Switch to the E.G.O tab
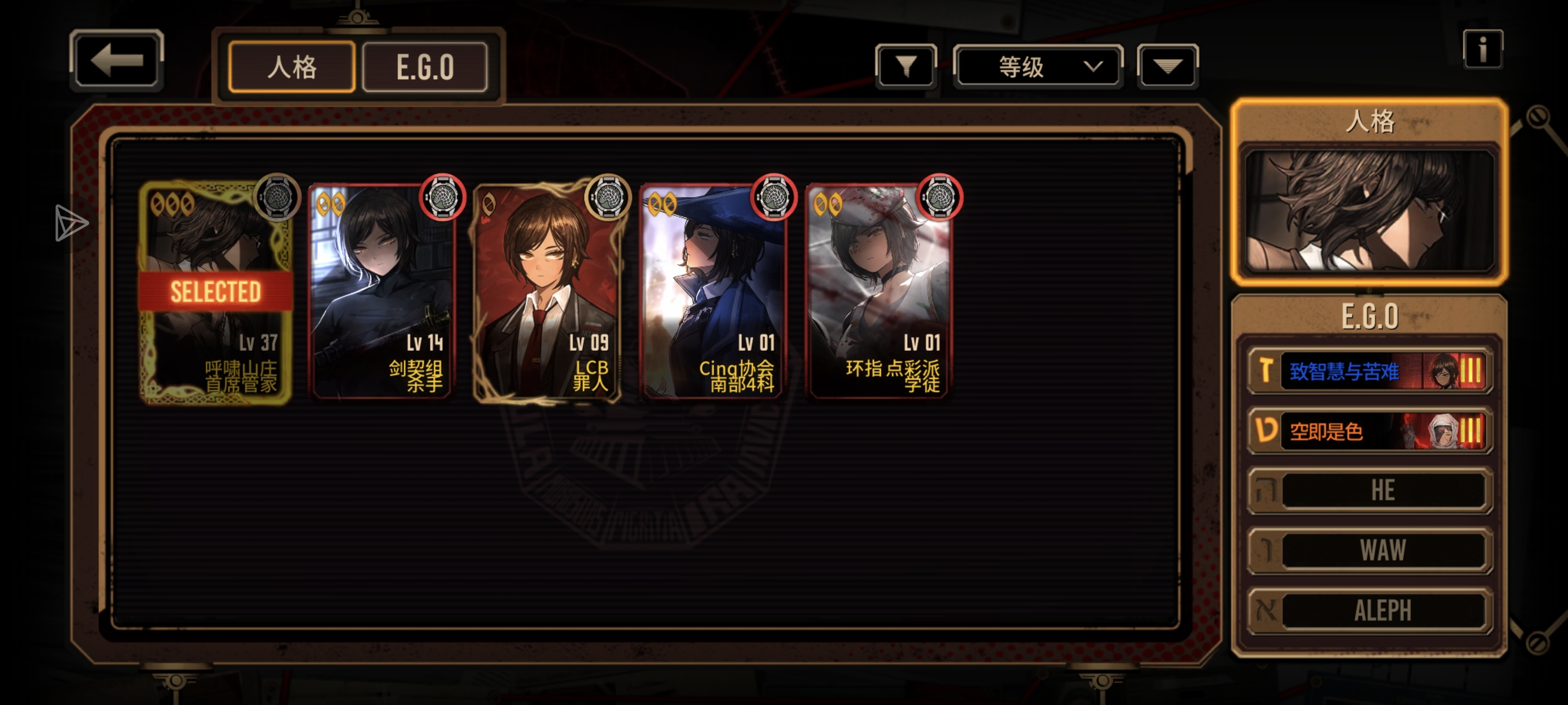Viewport: 1568px width, 705px height. (425, 67)
